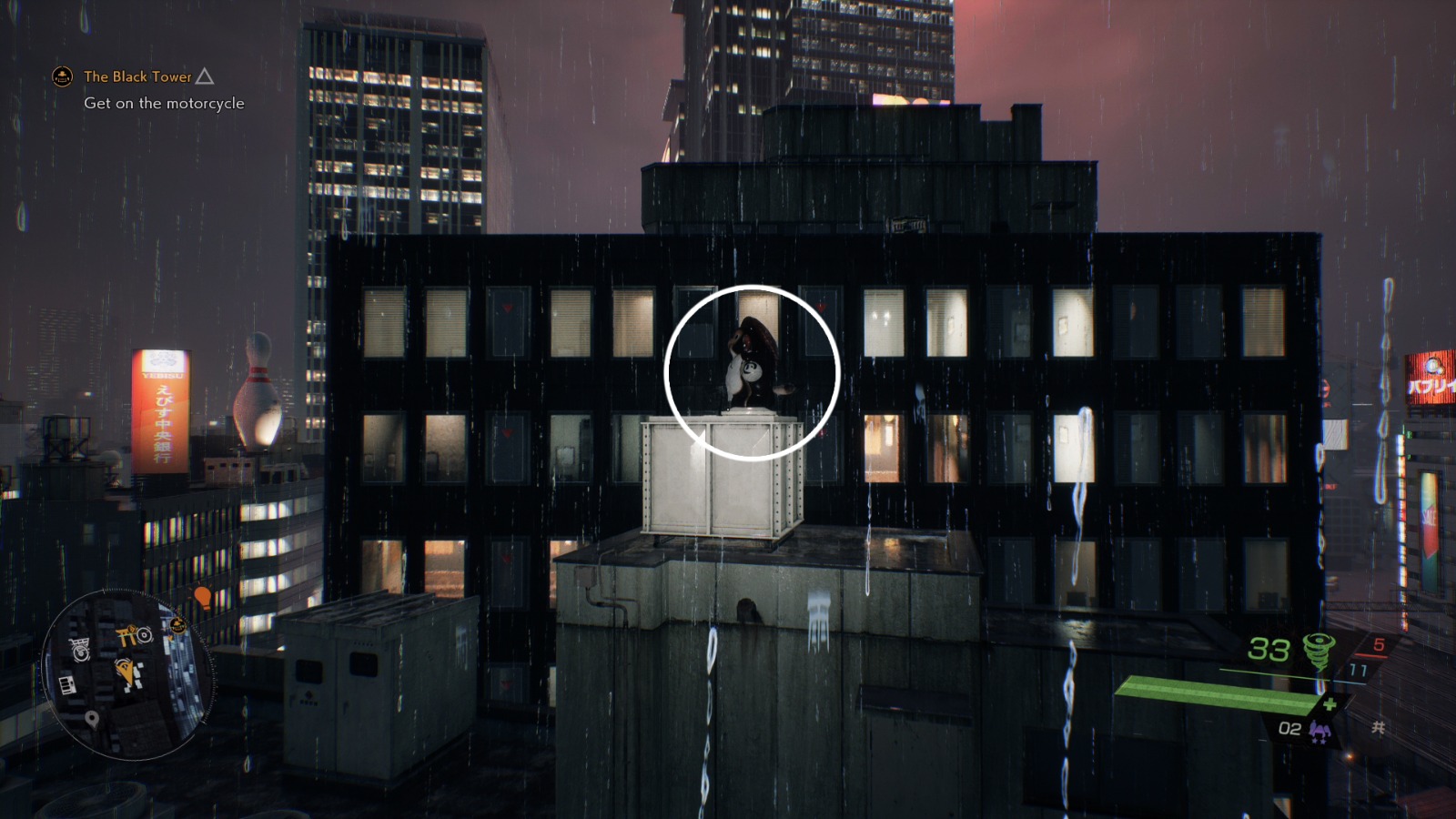Select the Get on the motorcycle objective
The height and width of the screenshot is (819, 1456).
164,104
